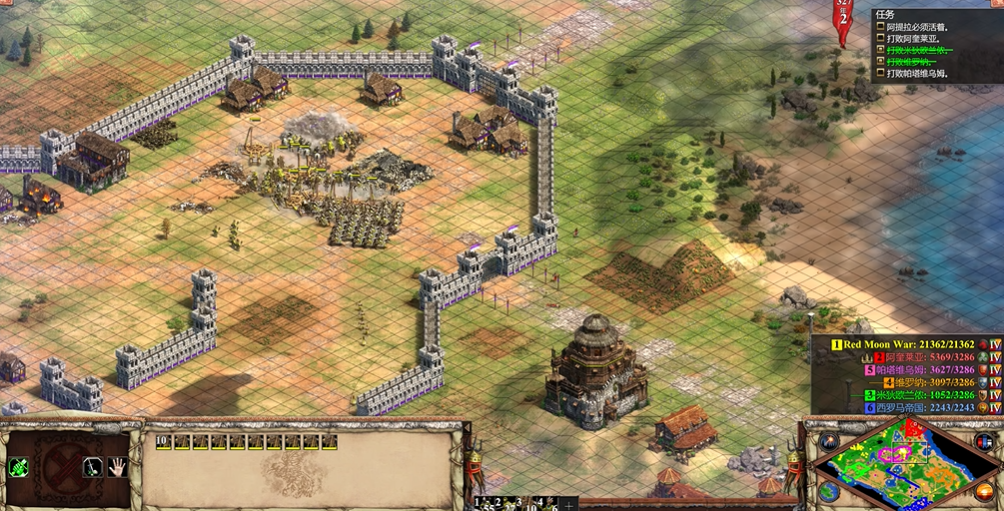Click the green fist attack-stance command icon
This screenshot has height=511, width=1004.
point(18,467)
